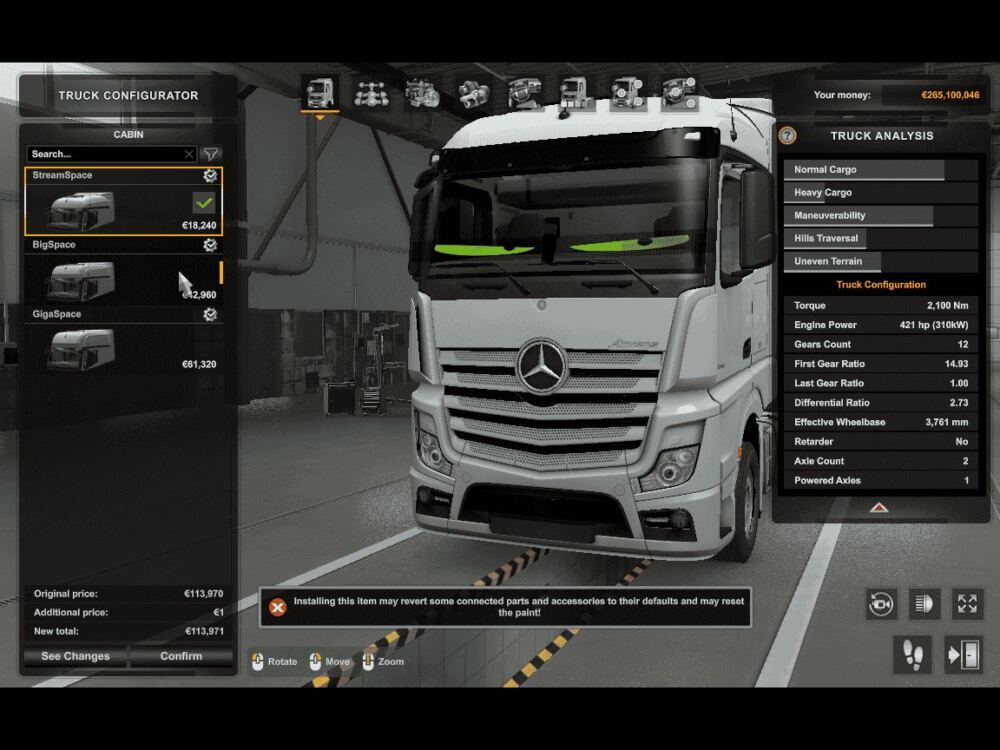Viewport: 1000px width, 750px height.
Task: Clear the search box text
Action: 189,154
